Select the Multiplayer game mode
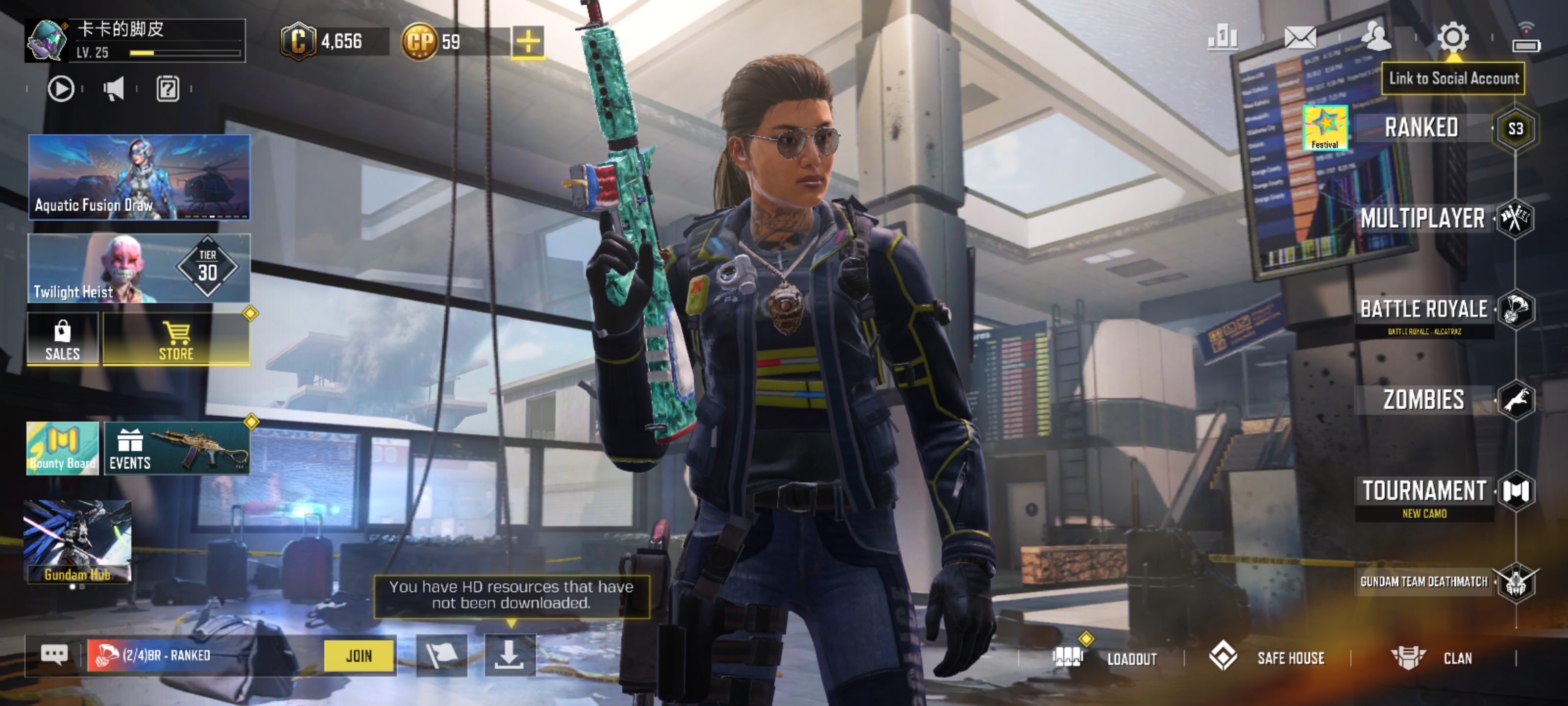This screenshot has width=1568, height=706. 1423,219
